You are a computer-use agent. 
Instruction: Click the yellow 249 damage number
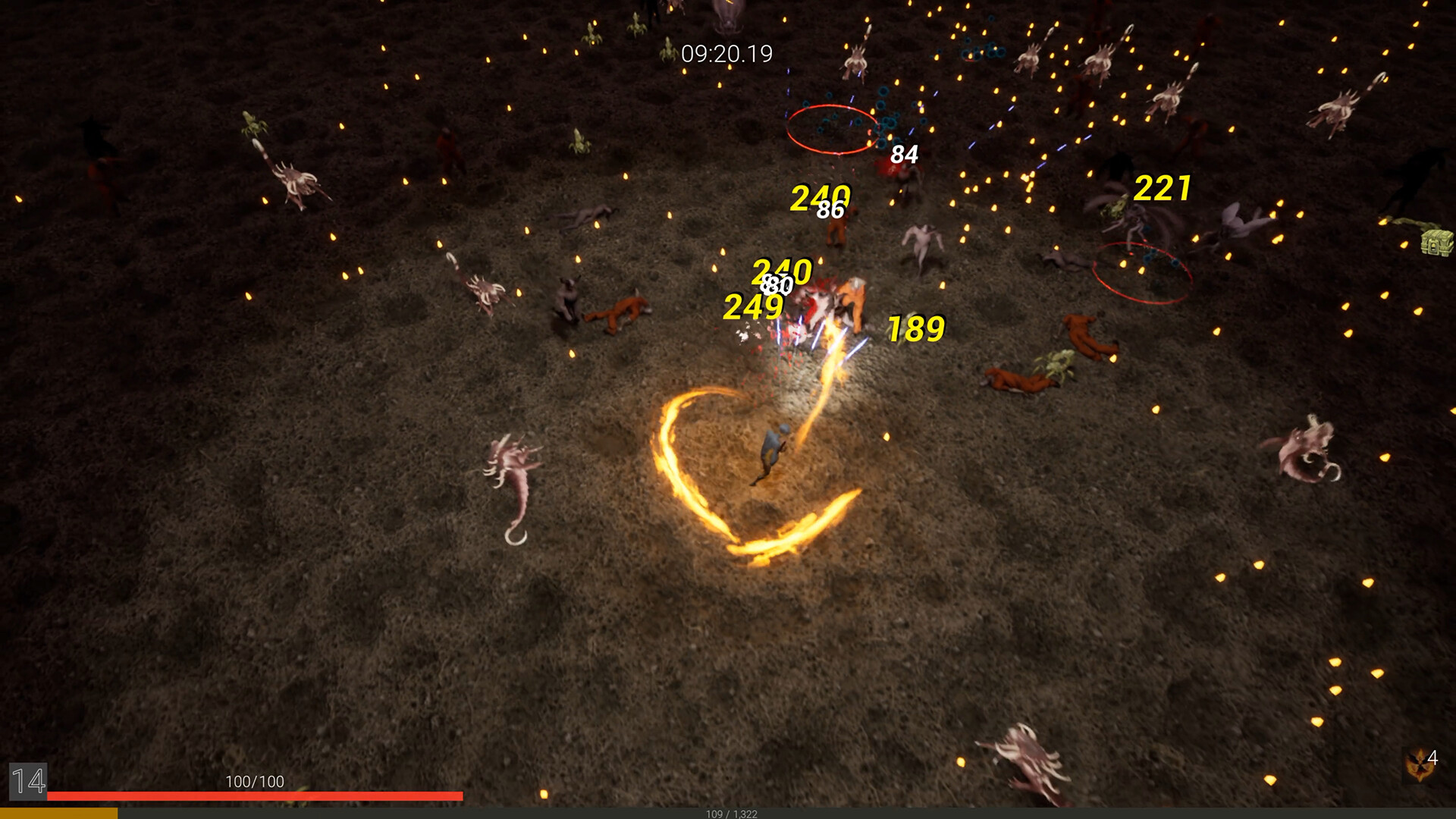pyautogui.click(x=755, y=306)
